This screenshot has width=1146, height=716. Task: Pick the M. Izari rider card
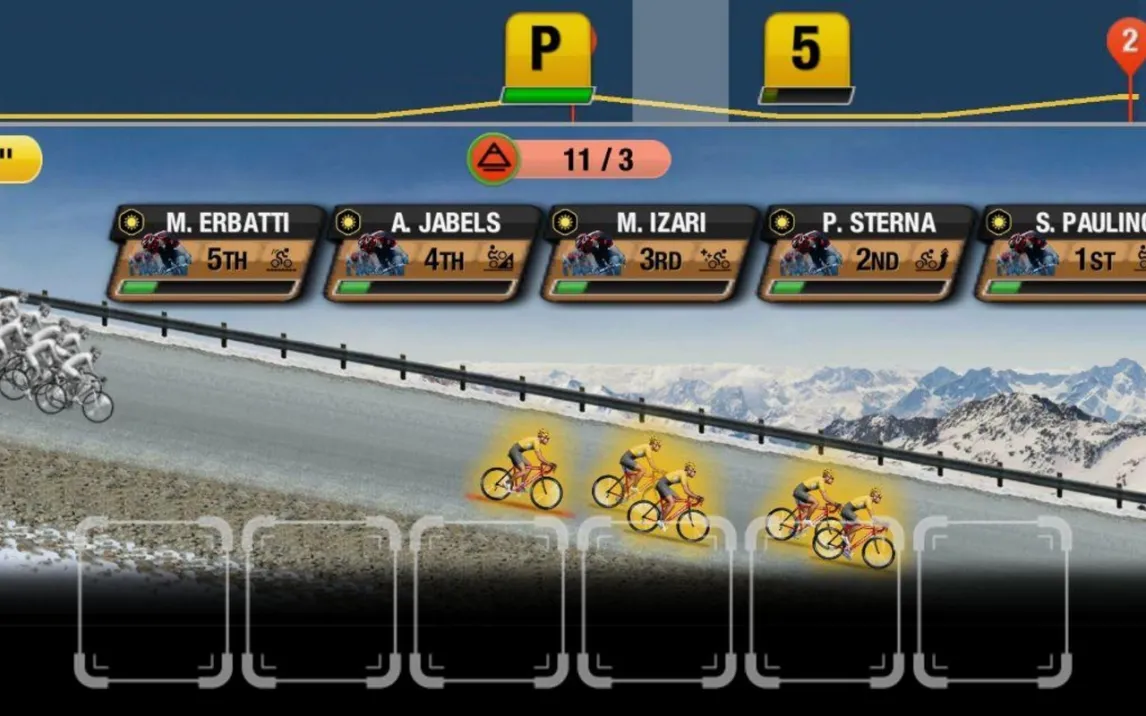click(x=649, y=254)
